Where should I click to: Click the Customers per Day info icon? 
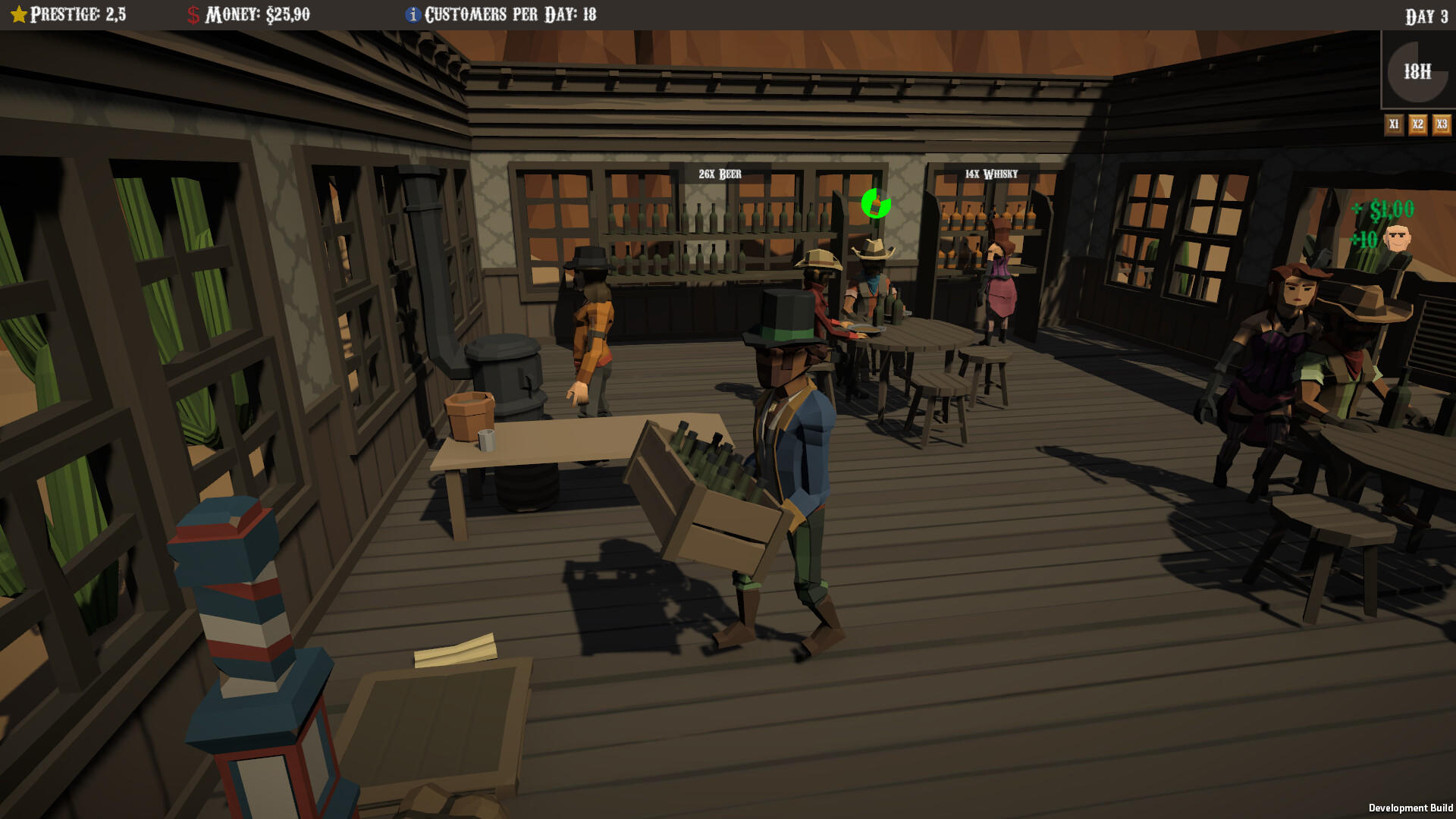pyautogui.click(x=413, y=13)
